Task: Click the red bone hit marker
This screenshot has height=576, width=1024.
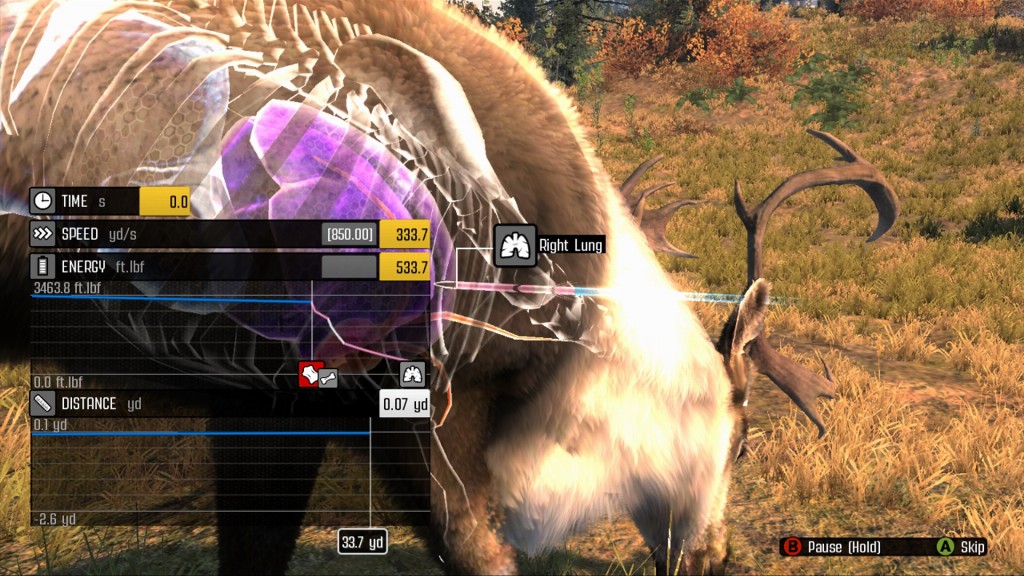Action: coord(311,375)
